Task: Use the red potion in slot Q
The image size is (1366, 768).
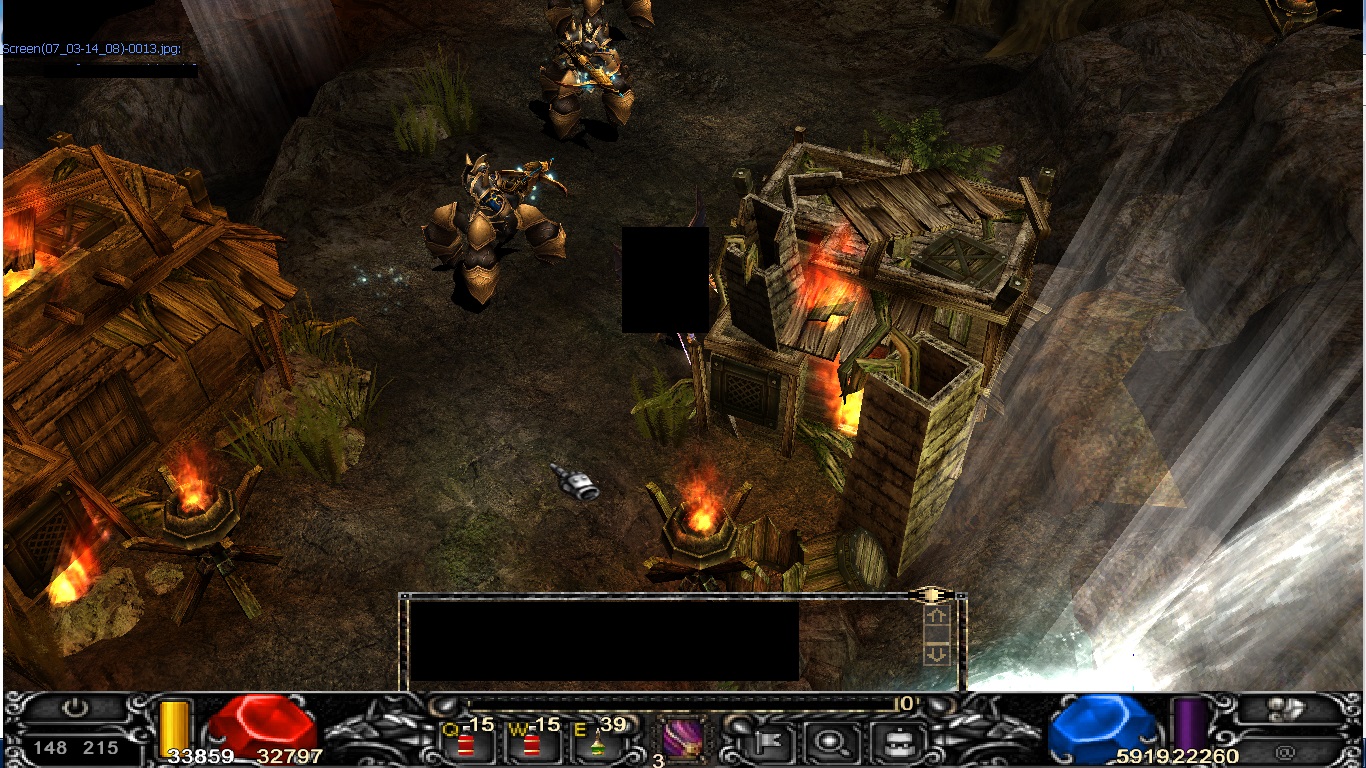Action: 466,742
